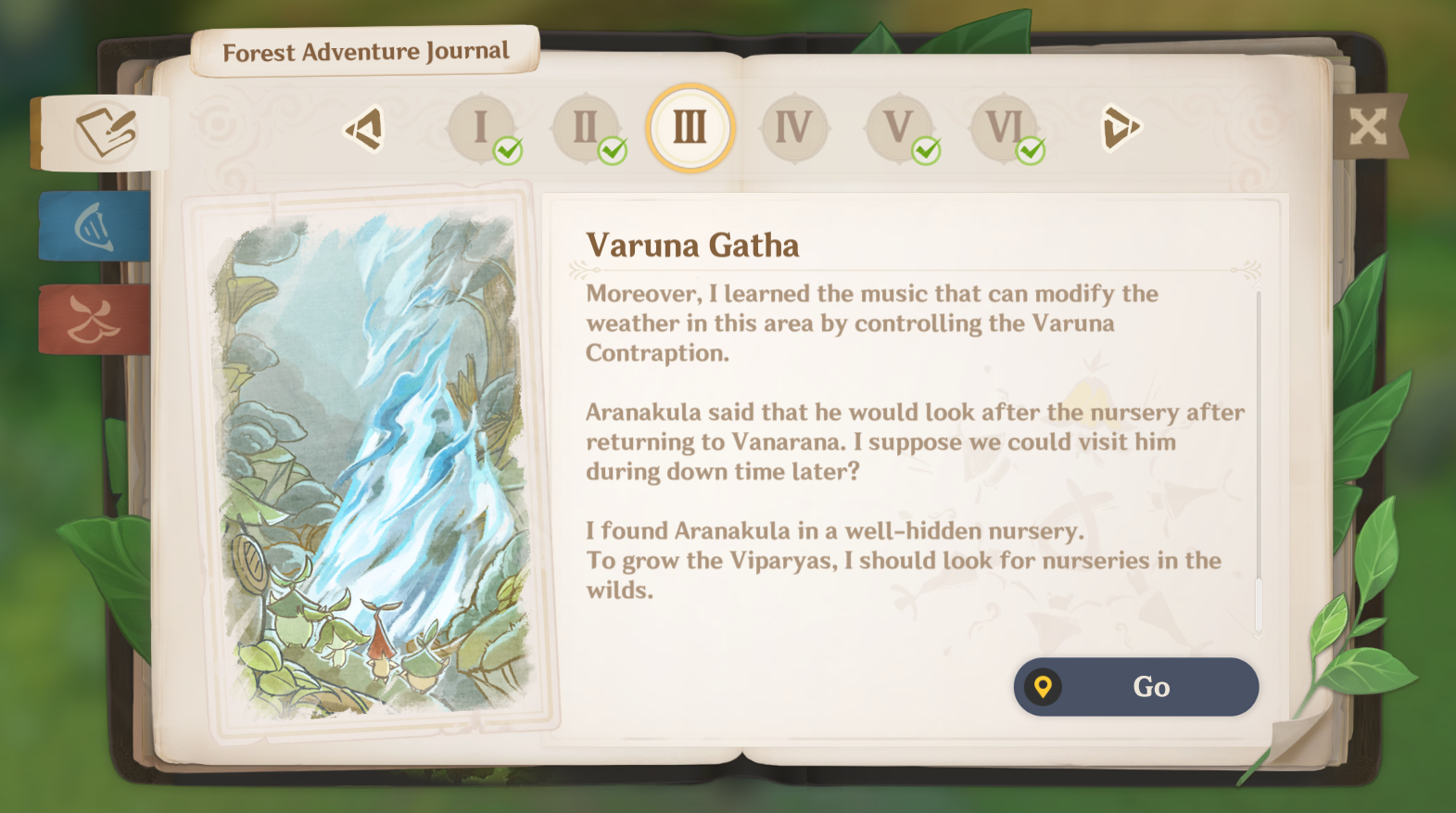The height and width of the screenshot is (813, 1456).
Task: Click the left page-turn arrow
Action: click(x=365, y=128)
